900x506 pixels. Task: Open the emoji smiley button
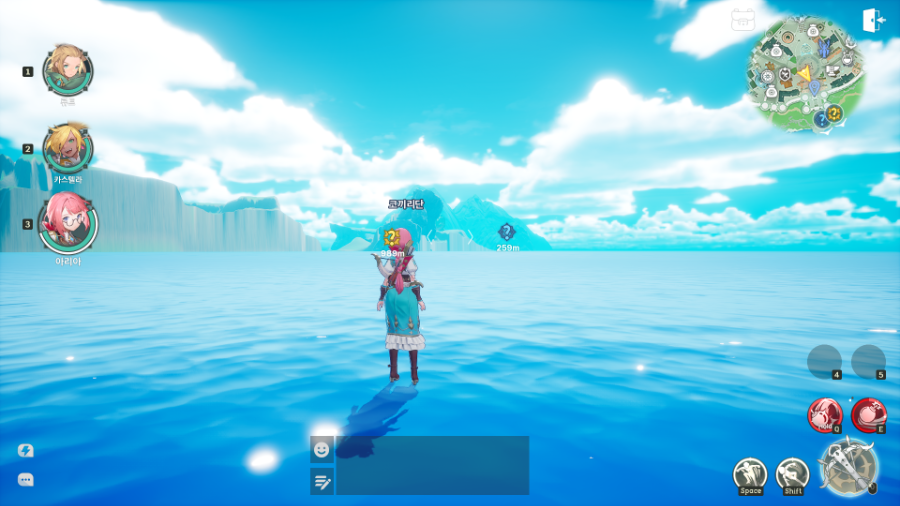click(322, 449)
